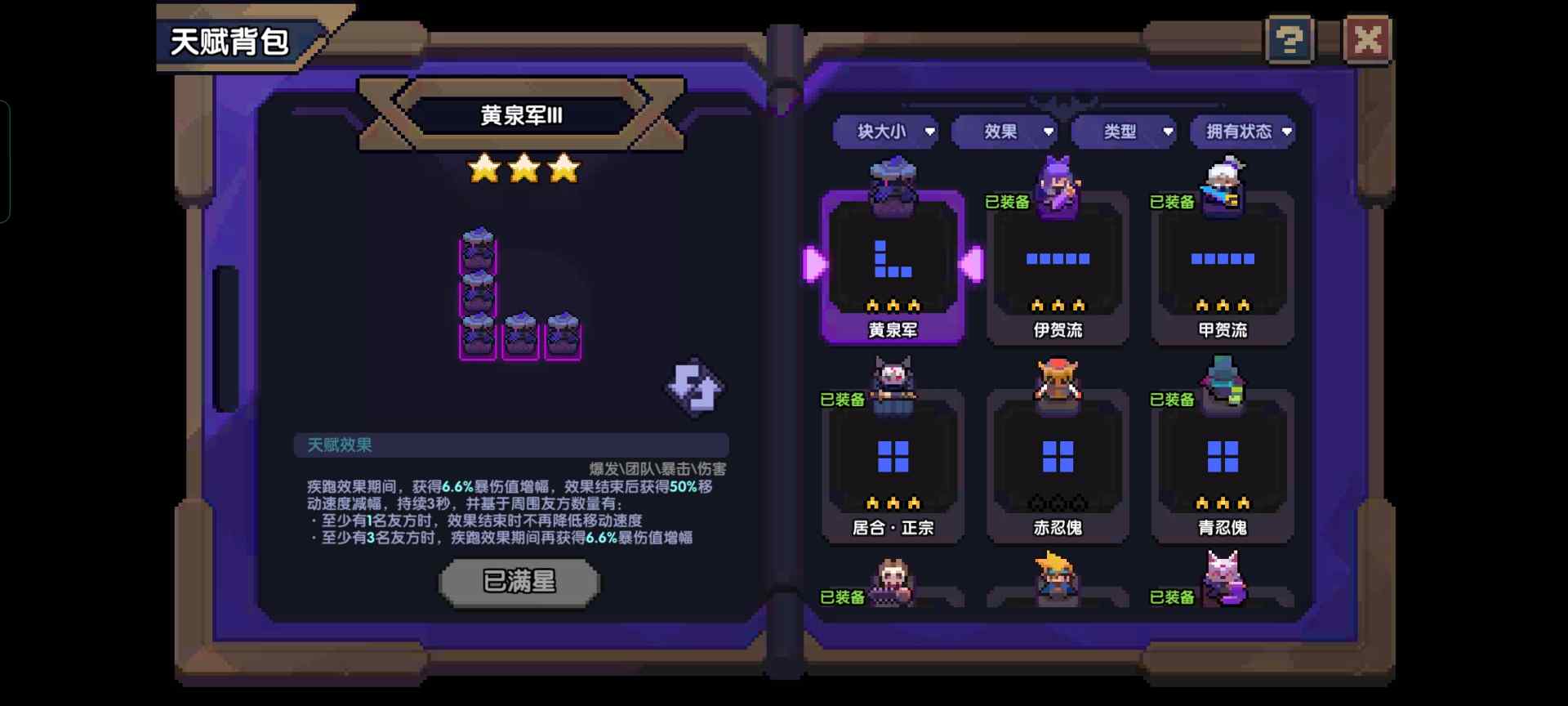Open the 块大小 filter dropdown
Viewport: 1568px width, 706px height.
(884, 132)
